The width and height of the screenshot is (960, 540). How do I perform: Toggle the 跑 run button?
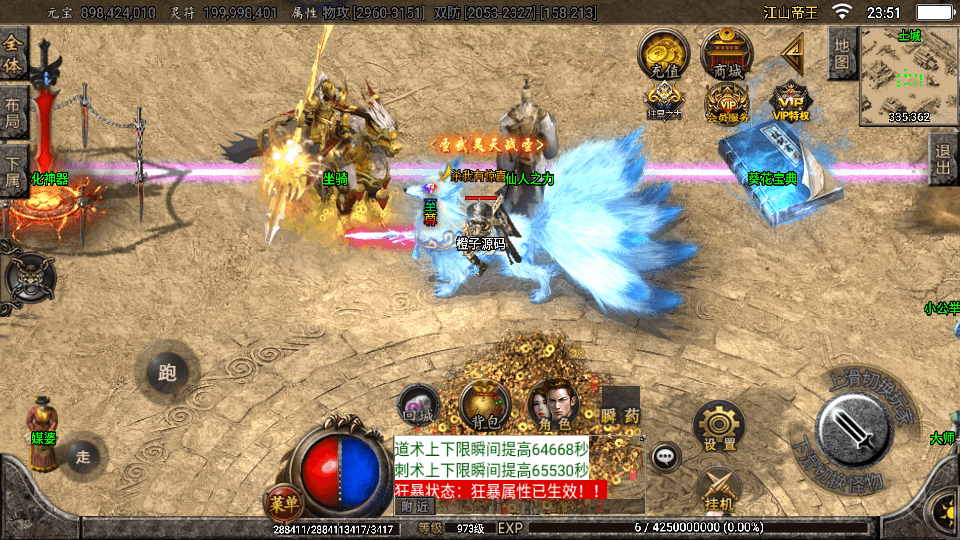[x=167, y=373]
